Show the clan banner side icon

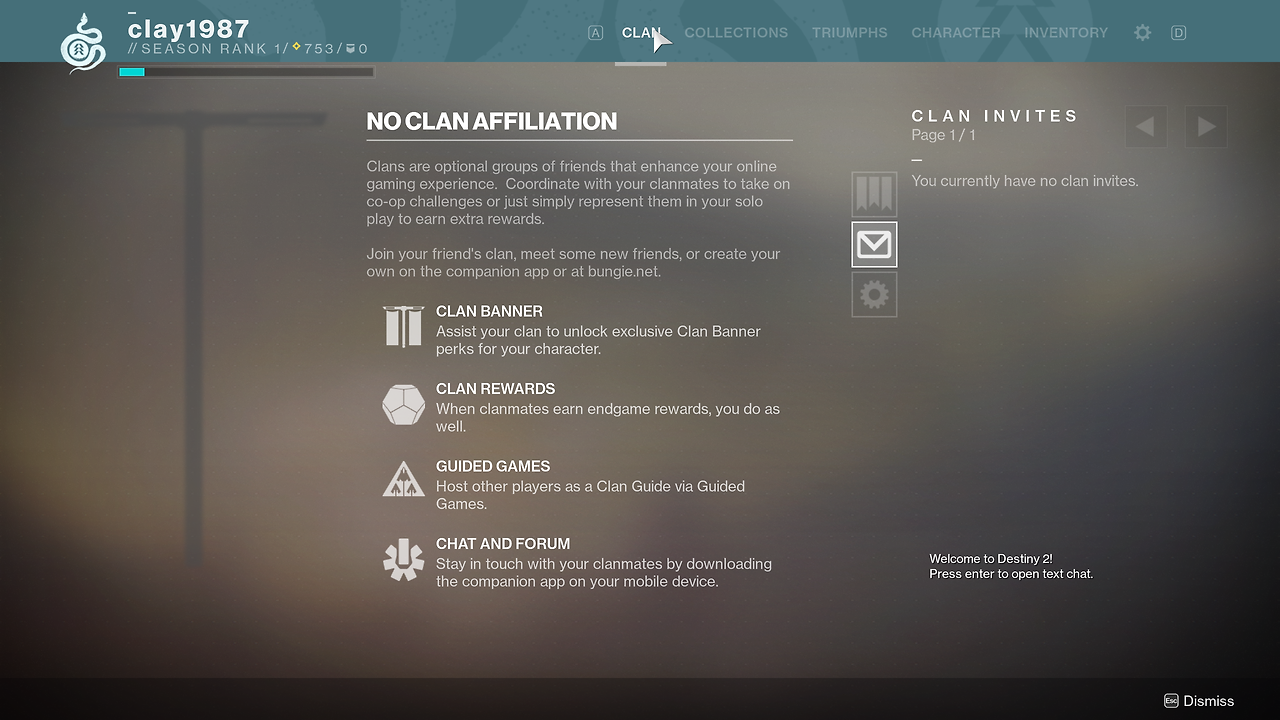click(874, 194)
